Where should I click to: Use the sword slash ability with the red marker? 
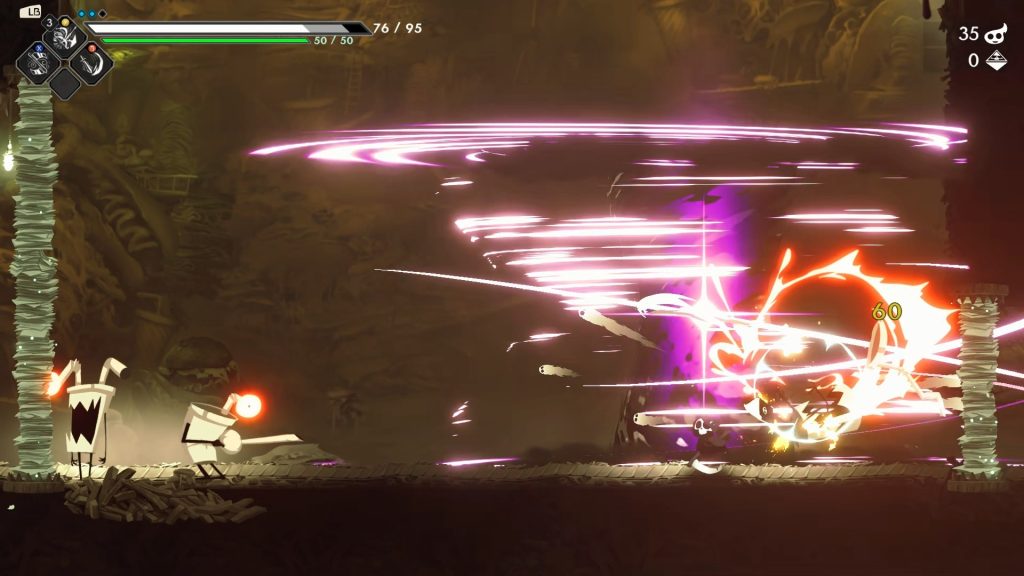90,62
